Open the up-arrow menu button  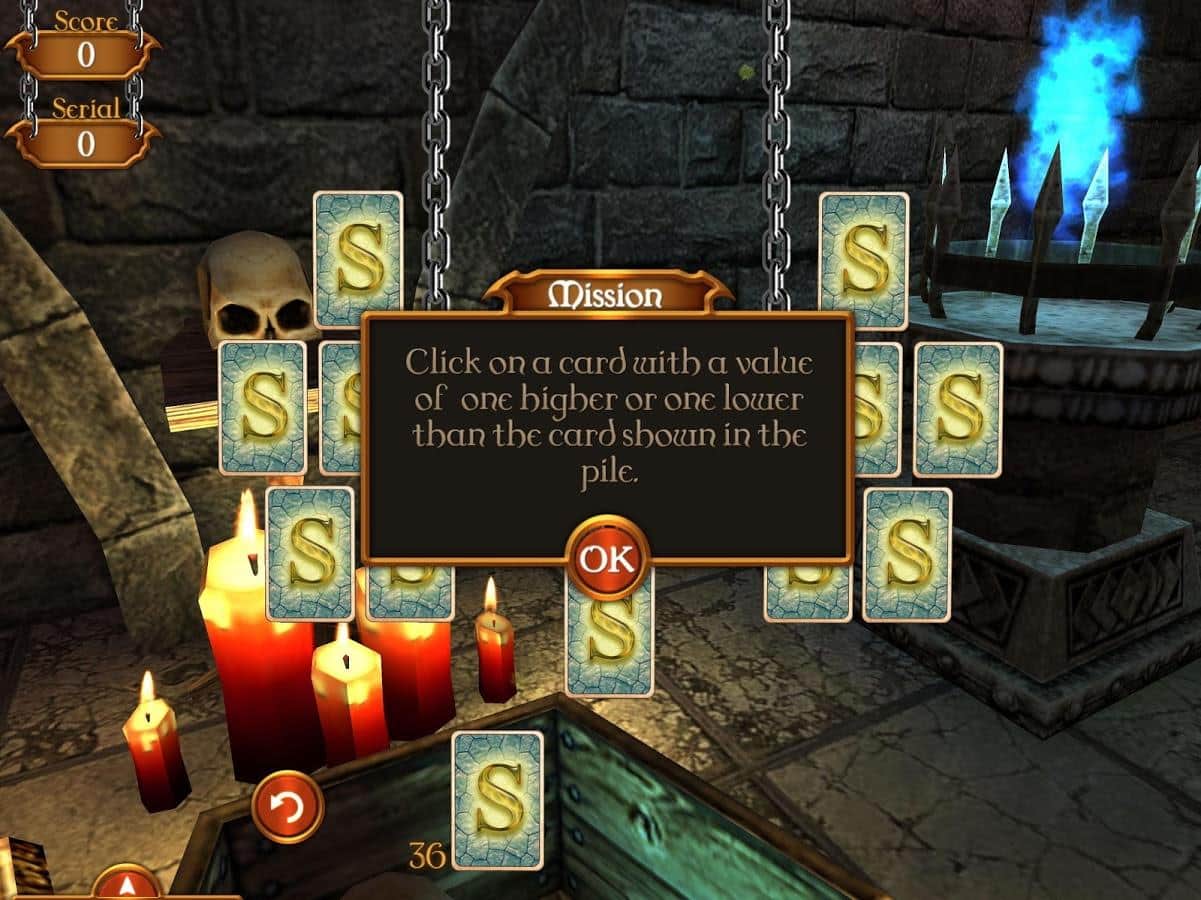coord(127,883)
